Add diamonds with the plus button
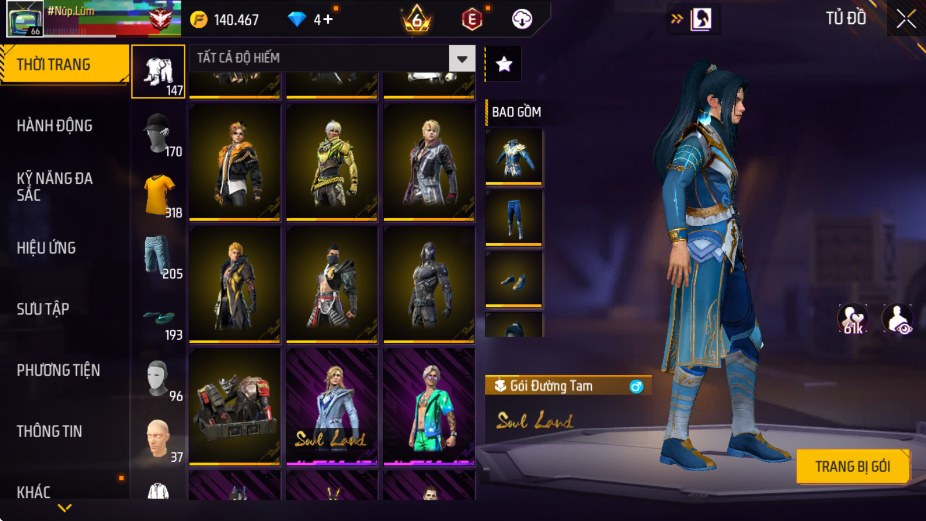This screenshot has width=926, height=521. click(327, 20)
